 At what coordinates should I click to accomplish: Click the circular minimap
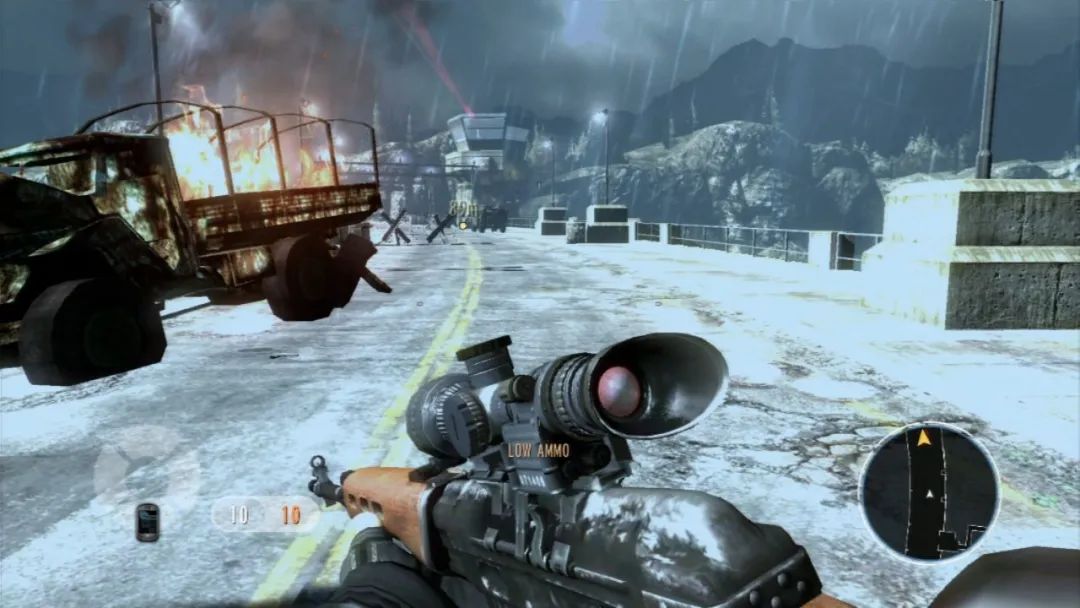[928, 492]
